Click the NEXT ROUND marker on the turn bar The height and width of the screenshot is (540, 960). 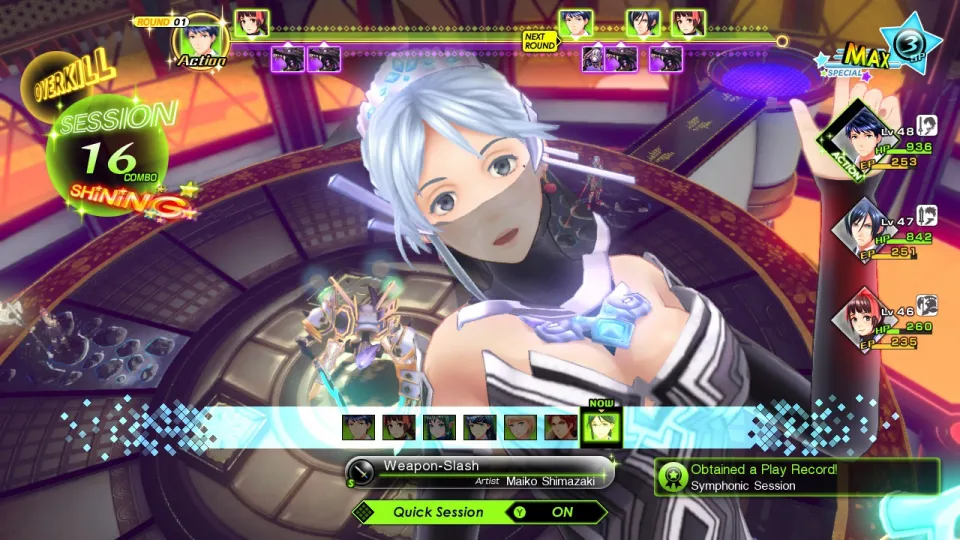(538, 41)
